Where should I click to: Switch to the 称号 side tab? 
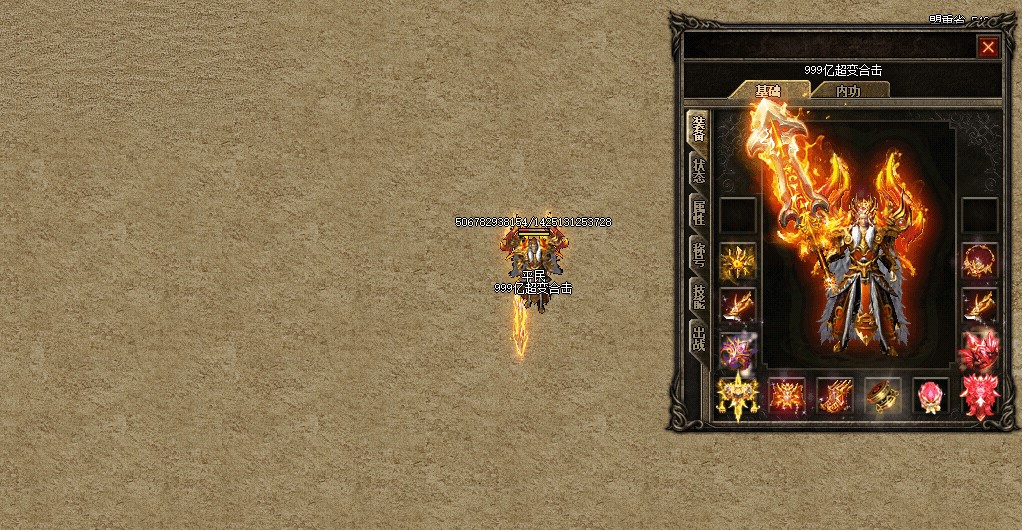tap(699, 254)
